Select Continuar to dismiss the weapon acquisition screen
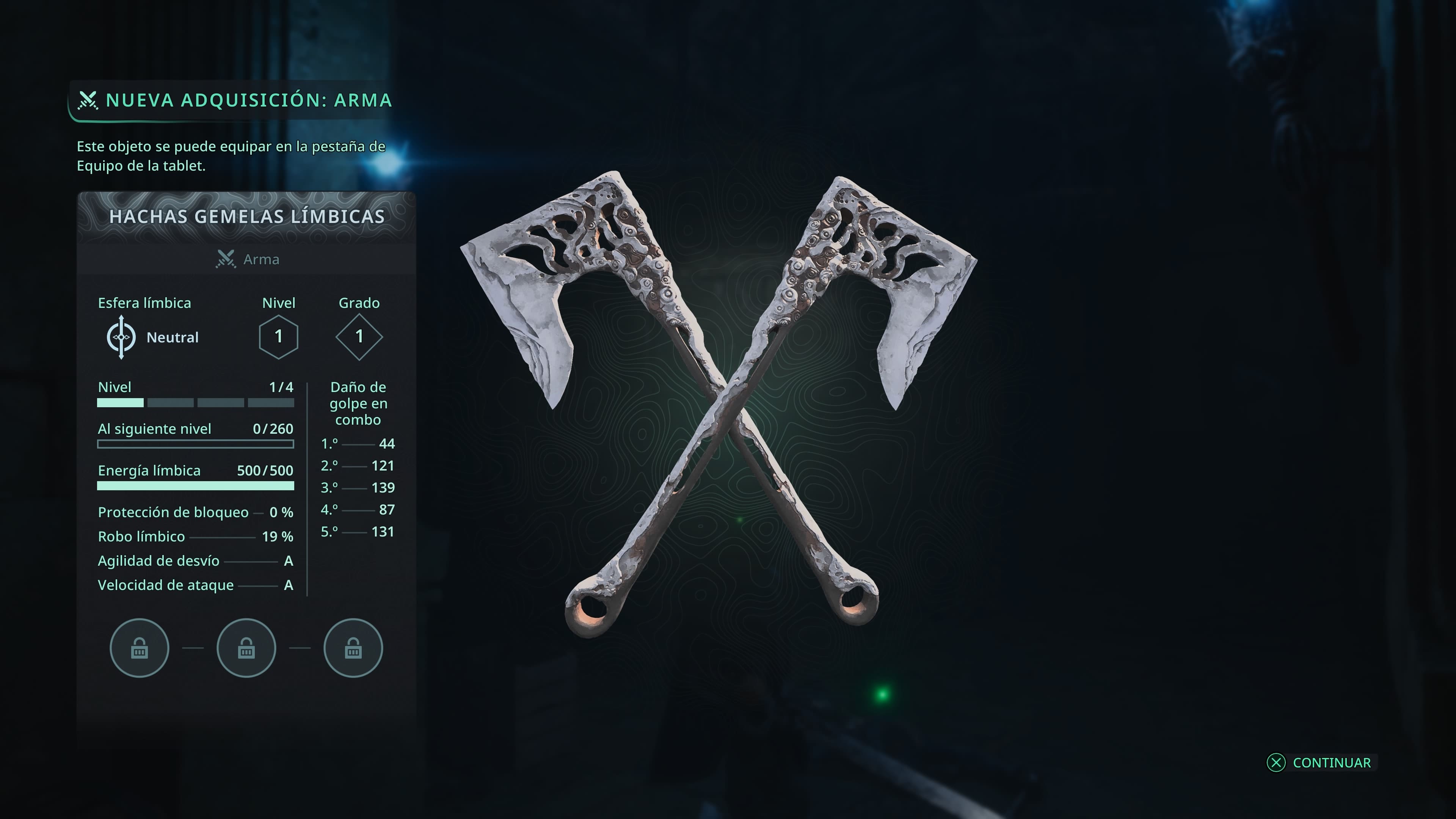Image resolution: width=1456 pixels, height=819 pixels. (1320, 763)
